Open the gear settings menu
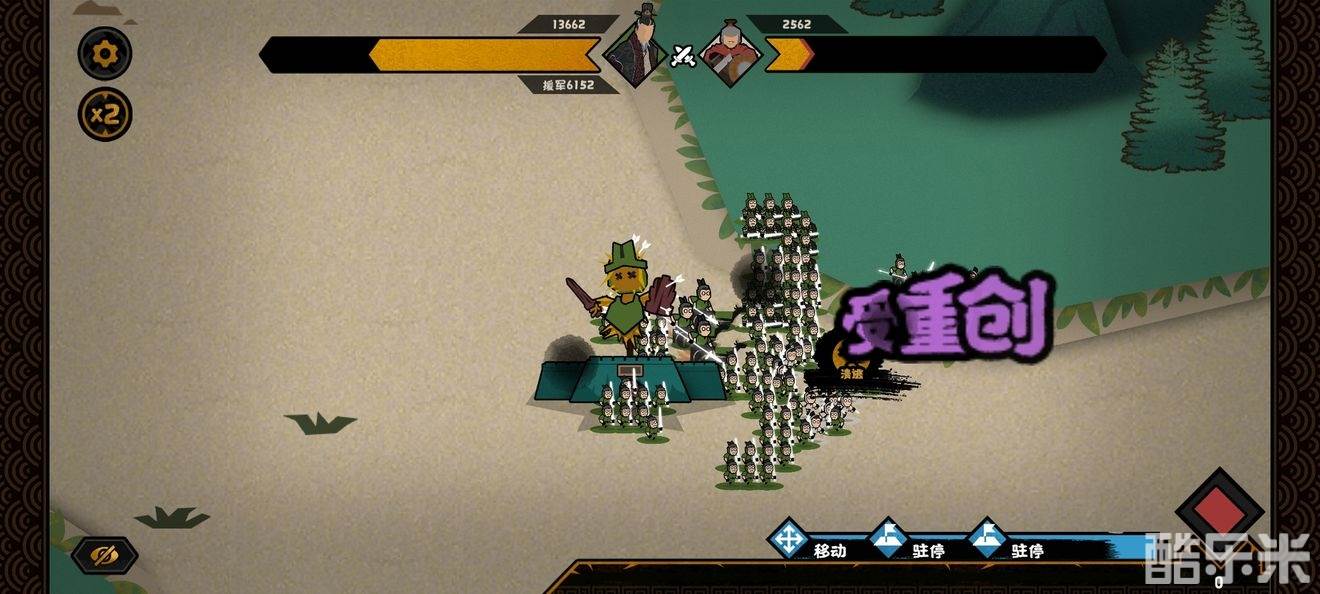This screenshot has height=594, width=1320. click(105, 54)
